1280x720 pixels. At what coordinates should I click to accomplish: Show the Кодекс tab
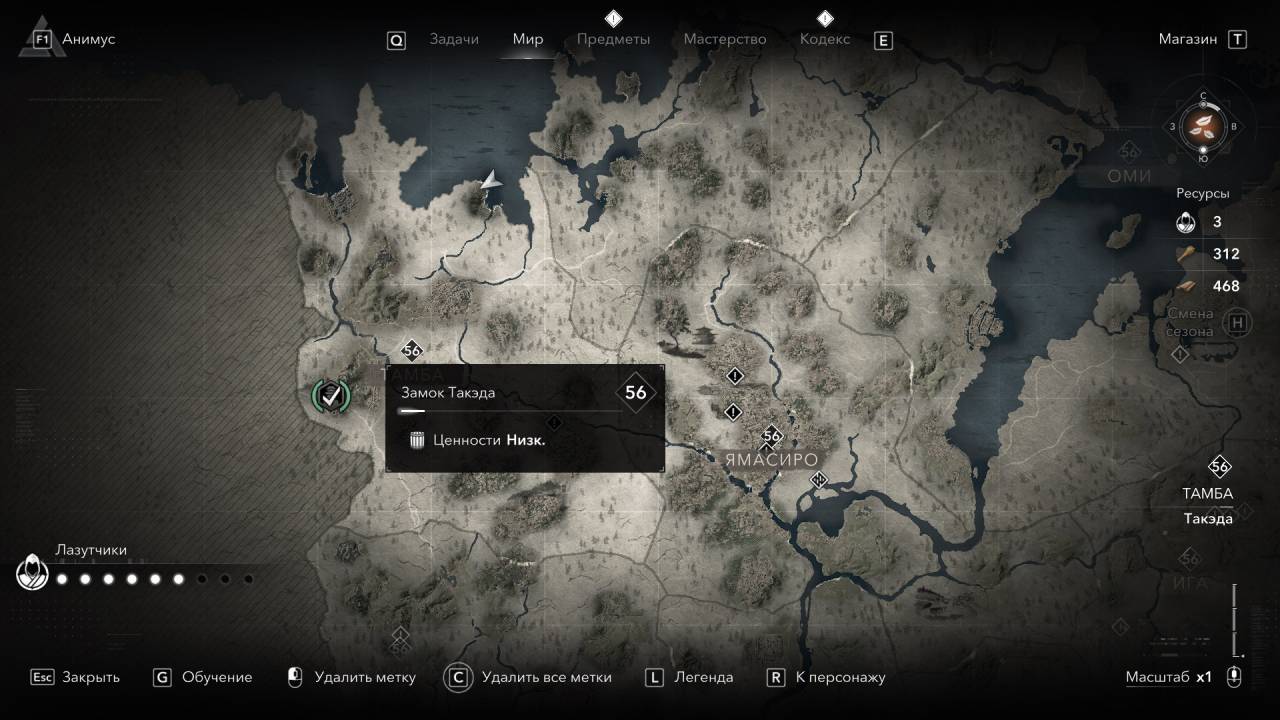point(825,39)
